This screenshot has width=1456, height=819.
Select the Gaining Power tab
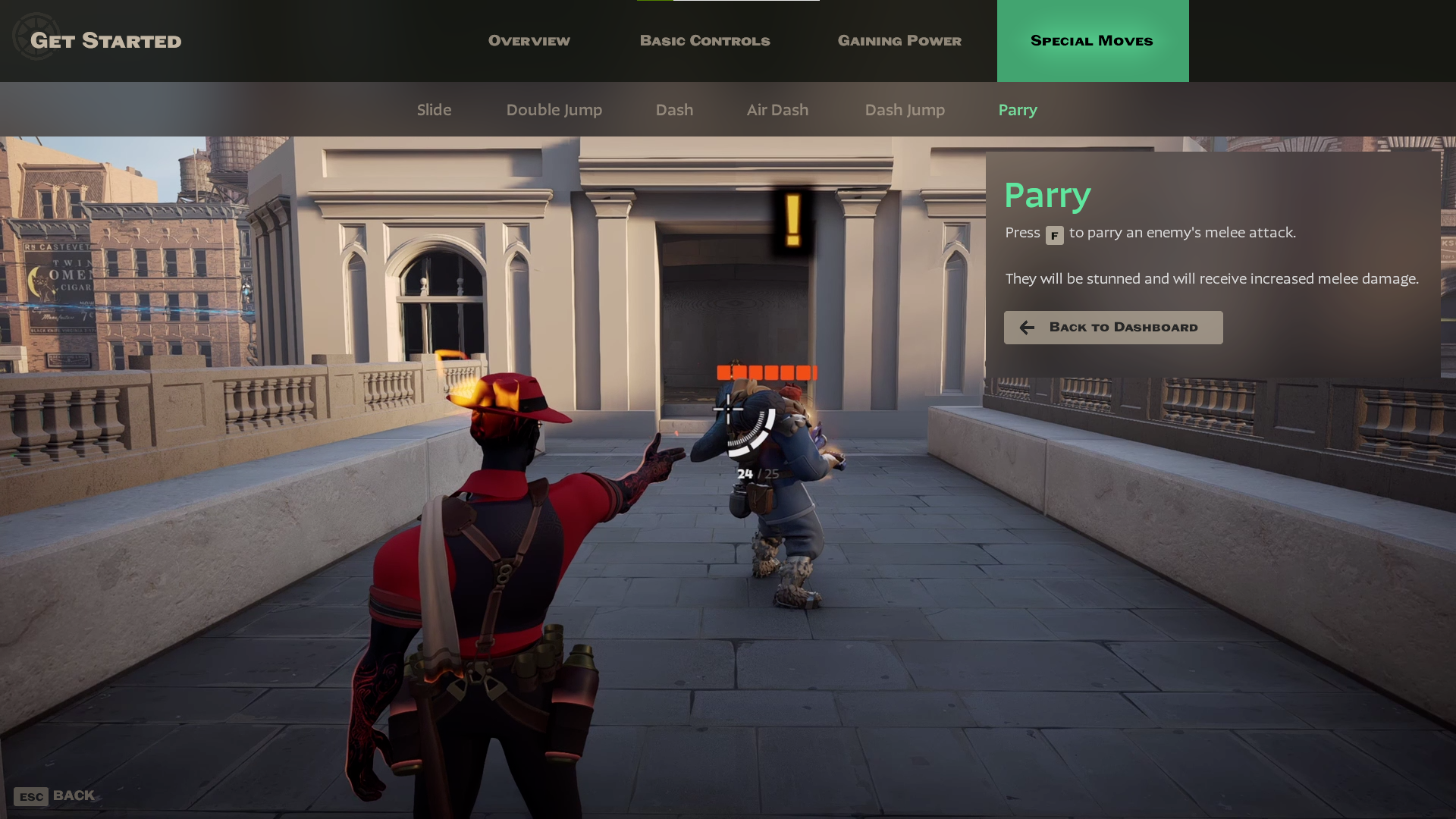(899, 41)
